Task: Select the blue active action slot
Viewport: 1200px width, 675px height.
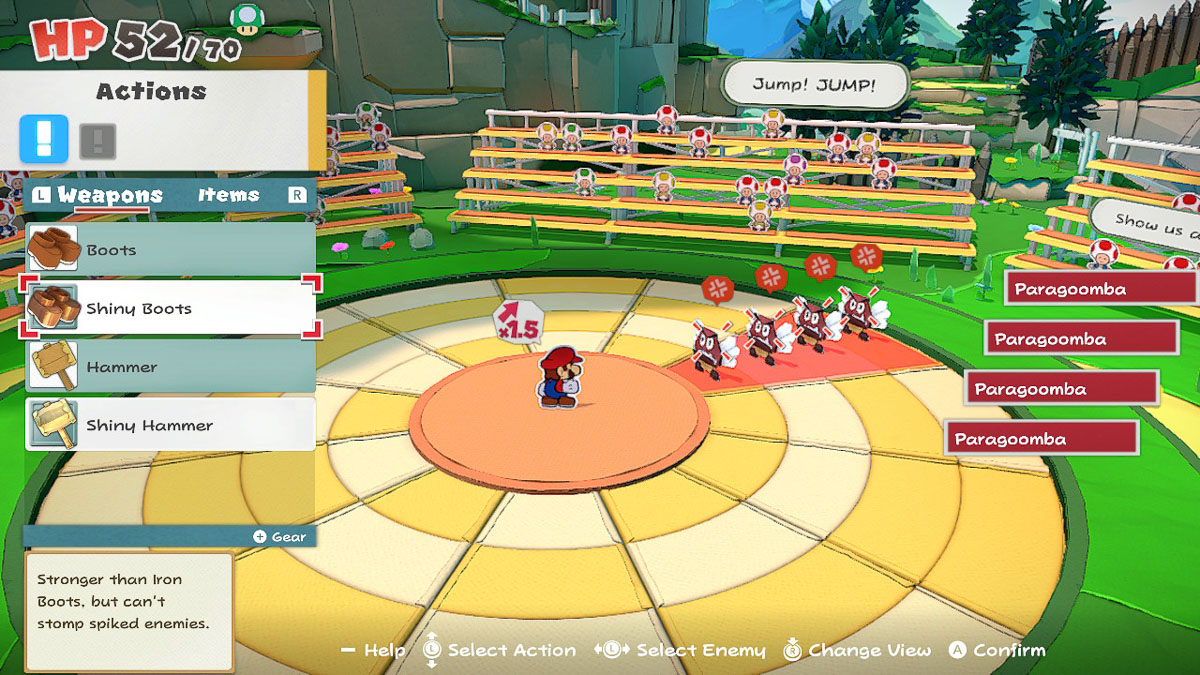Action: pos(44,140)
